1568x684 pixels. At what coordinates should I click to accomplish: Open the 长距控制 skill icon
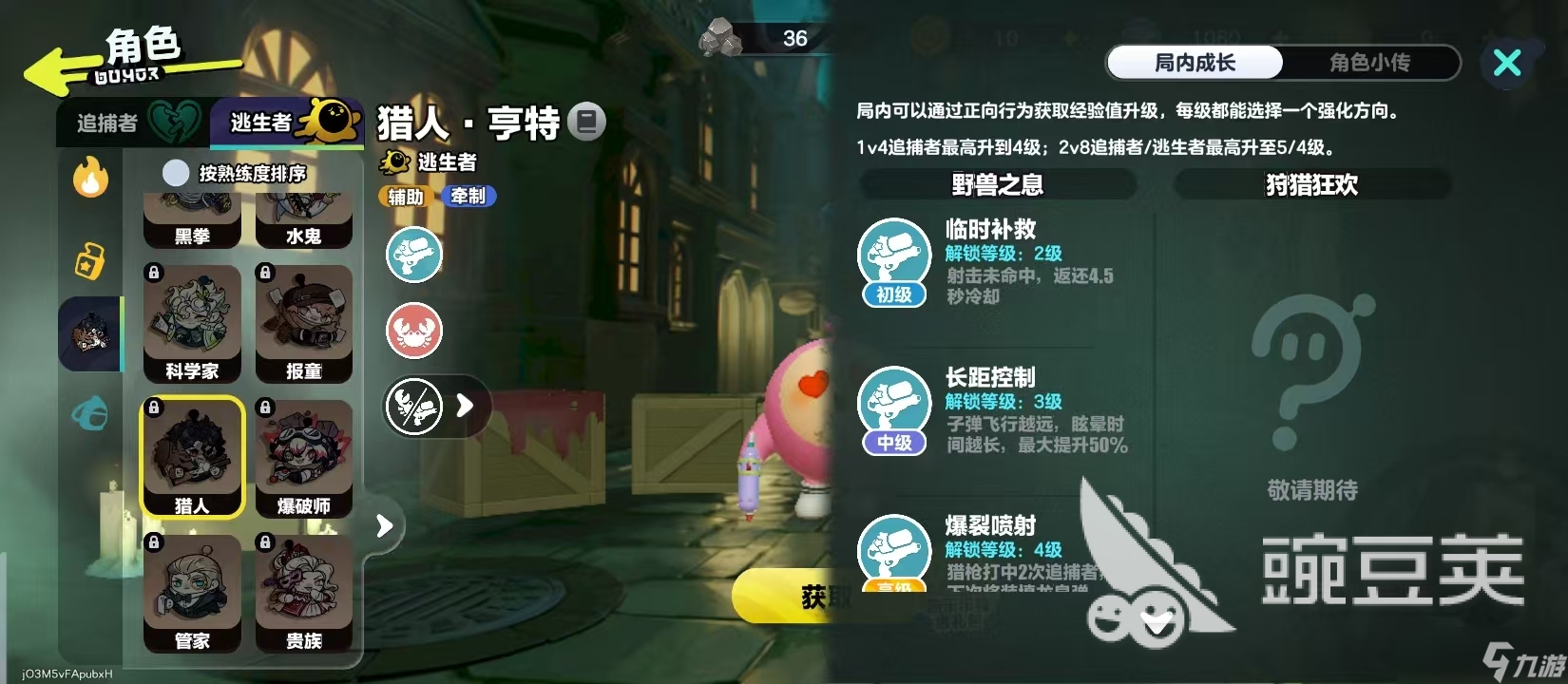[x=892, y=402]
